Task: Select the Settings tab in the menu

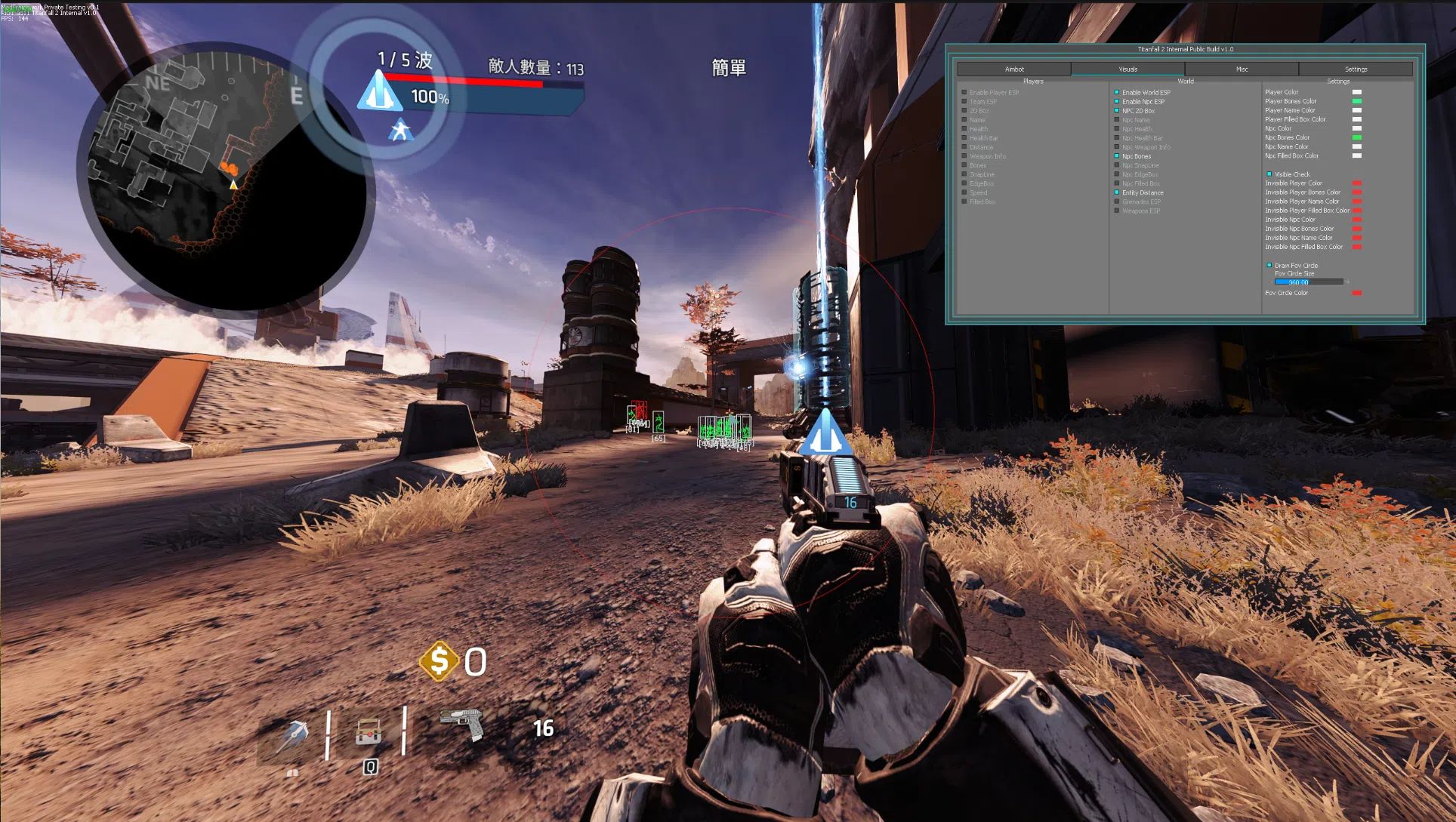Action: tap(1356, 69)
